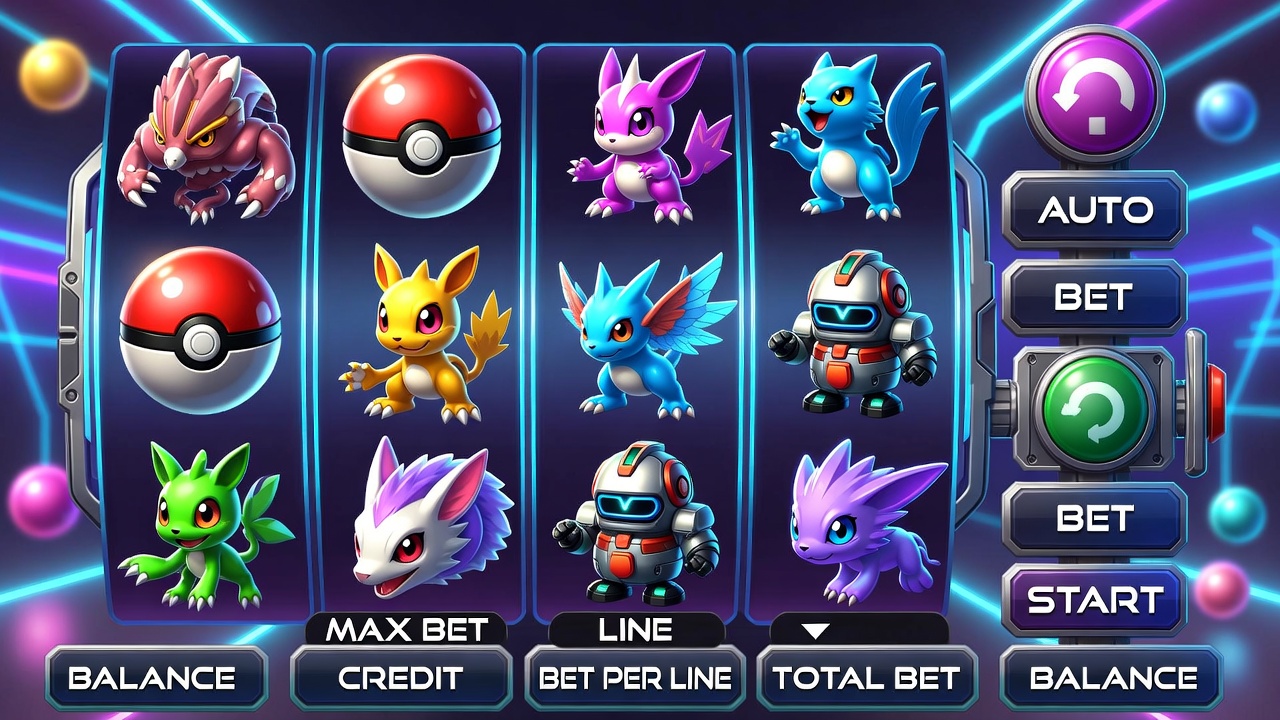
Task: Select the LINE tab
Action: (x=635, y=630)
